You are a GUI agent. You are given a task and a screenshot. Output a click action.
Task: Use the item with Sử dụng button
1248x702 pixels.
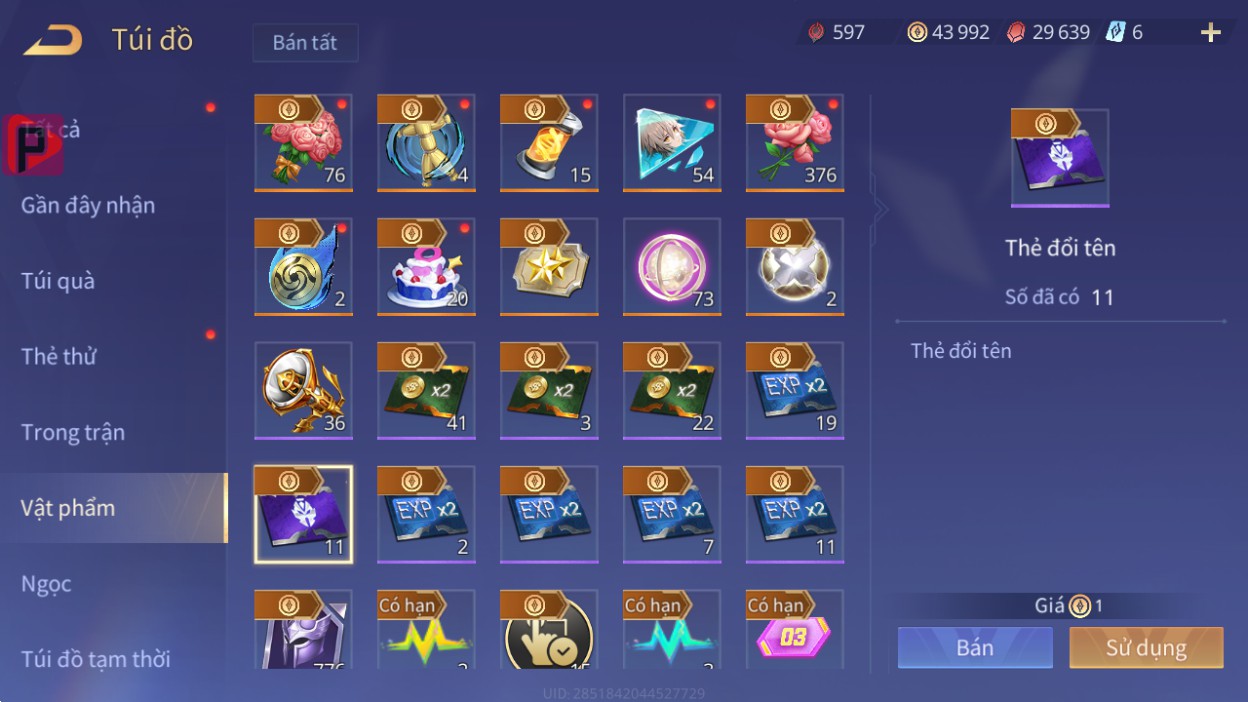(x=1146, y=647)
